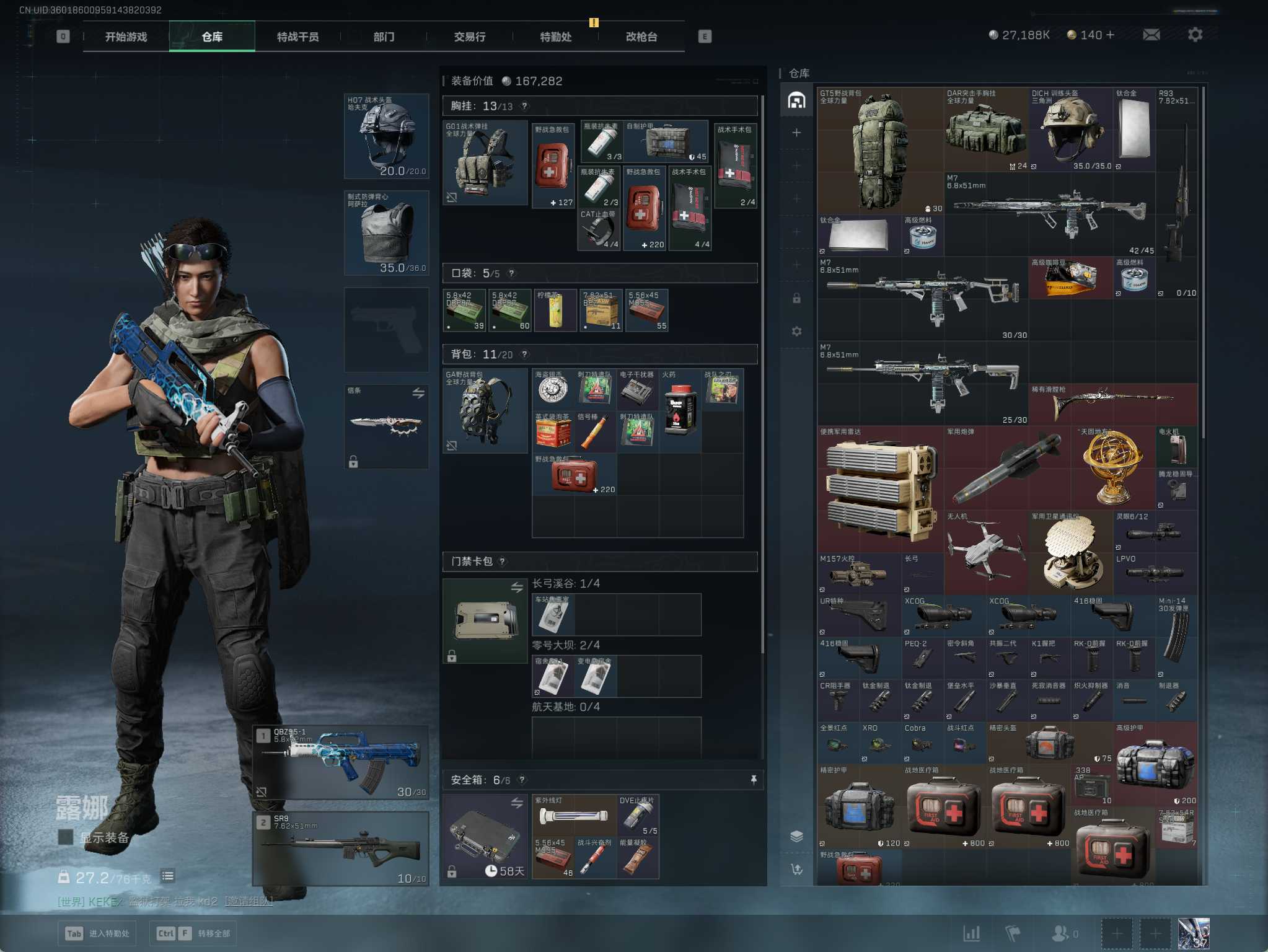Image resolution: width=1268 pixels, height=952 pixels.
Task: Select the 无人机 drone item
Action: 985,552
